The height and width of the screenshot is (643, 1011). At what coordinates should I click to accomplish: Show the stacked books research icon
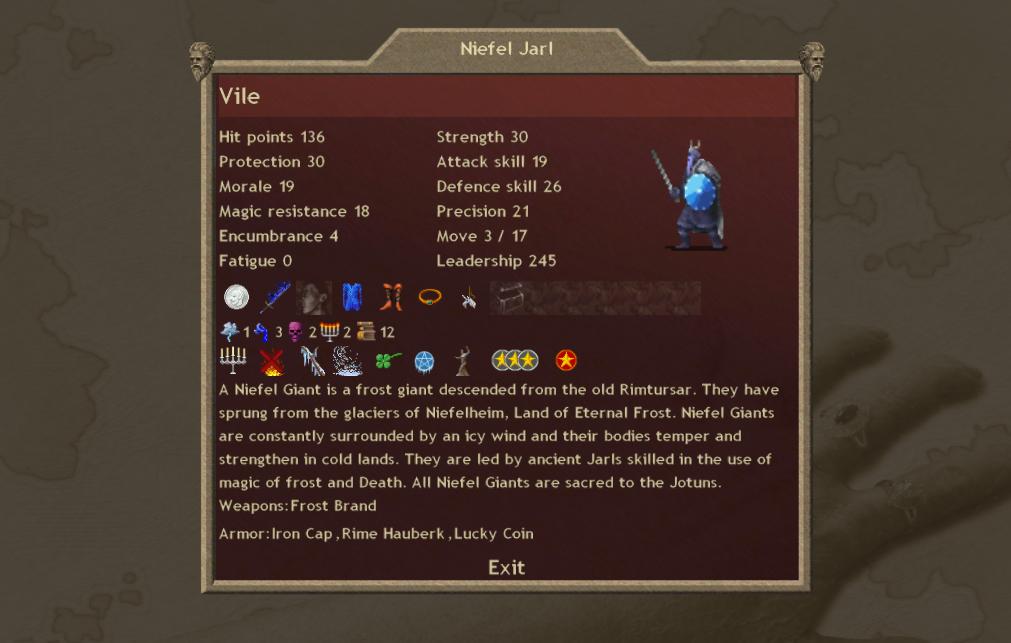(366, 332)
